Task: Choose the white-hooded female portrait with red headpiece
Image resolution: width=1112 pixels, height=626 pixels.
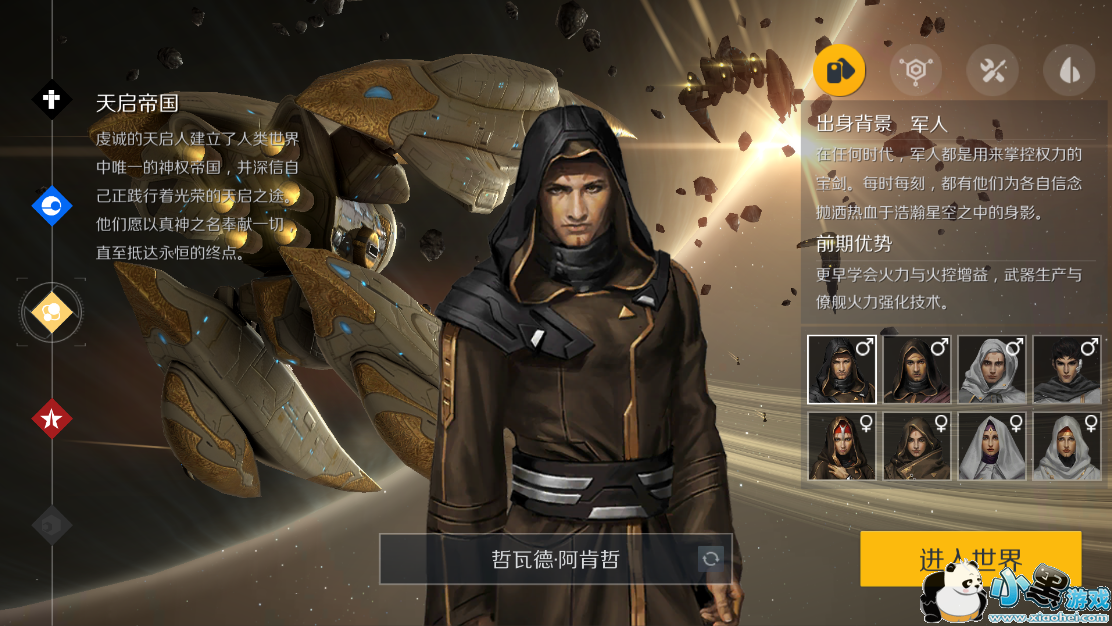Action: click(1067, 446)
